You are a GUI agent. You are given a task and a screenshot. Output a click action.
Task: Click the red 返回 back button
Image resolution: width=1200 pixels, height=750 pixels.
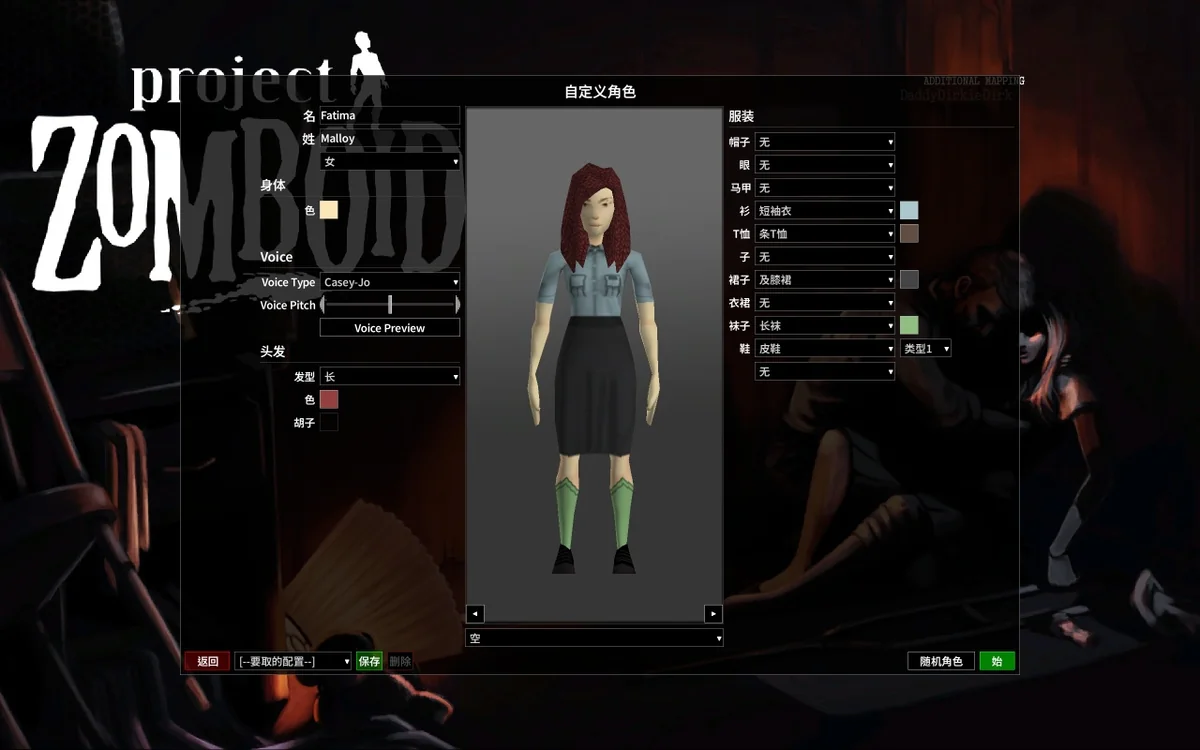[207, 661]
